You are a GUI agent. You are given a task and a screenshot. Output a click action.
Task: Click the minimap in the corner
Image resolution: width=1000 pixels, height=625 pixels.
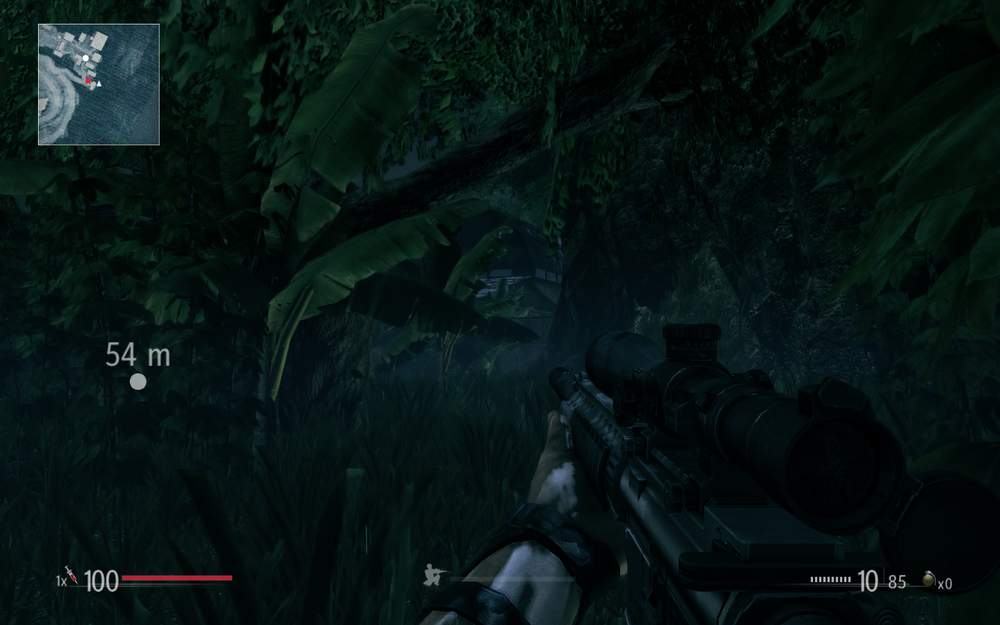[99, 85]
